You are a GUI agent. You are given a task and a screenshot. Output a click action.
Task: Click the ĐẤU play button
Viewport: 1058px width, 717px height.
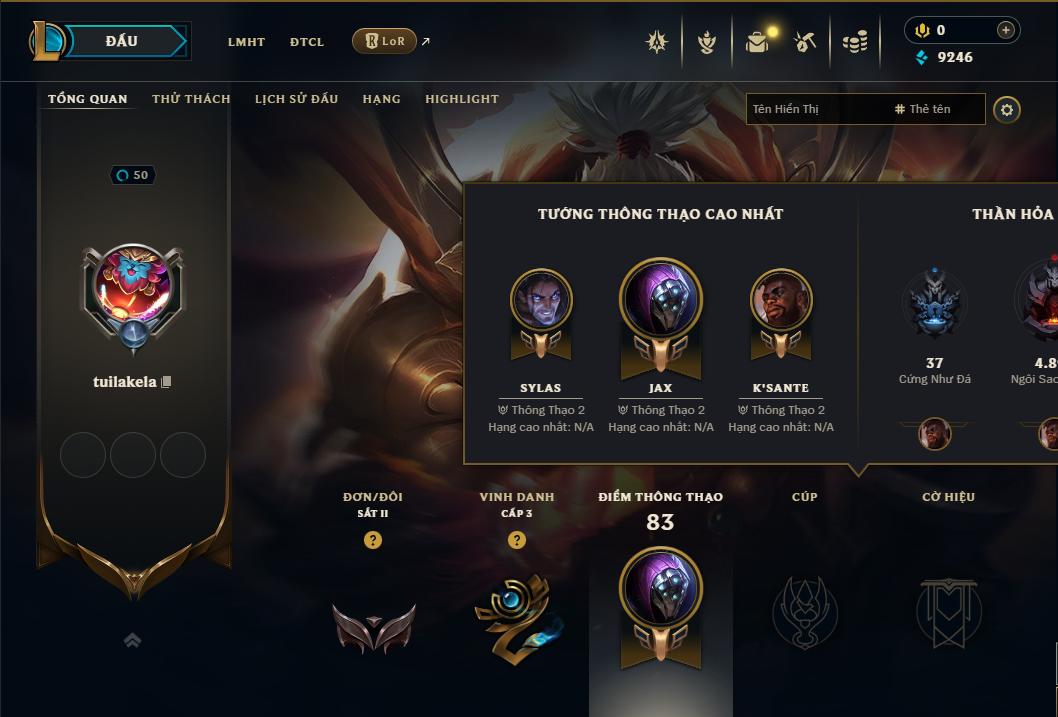(x=121, y=41)
